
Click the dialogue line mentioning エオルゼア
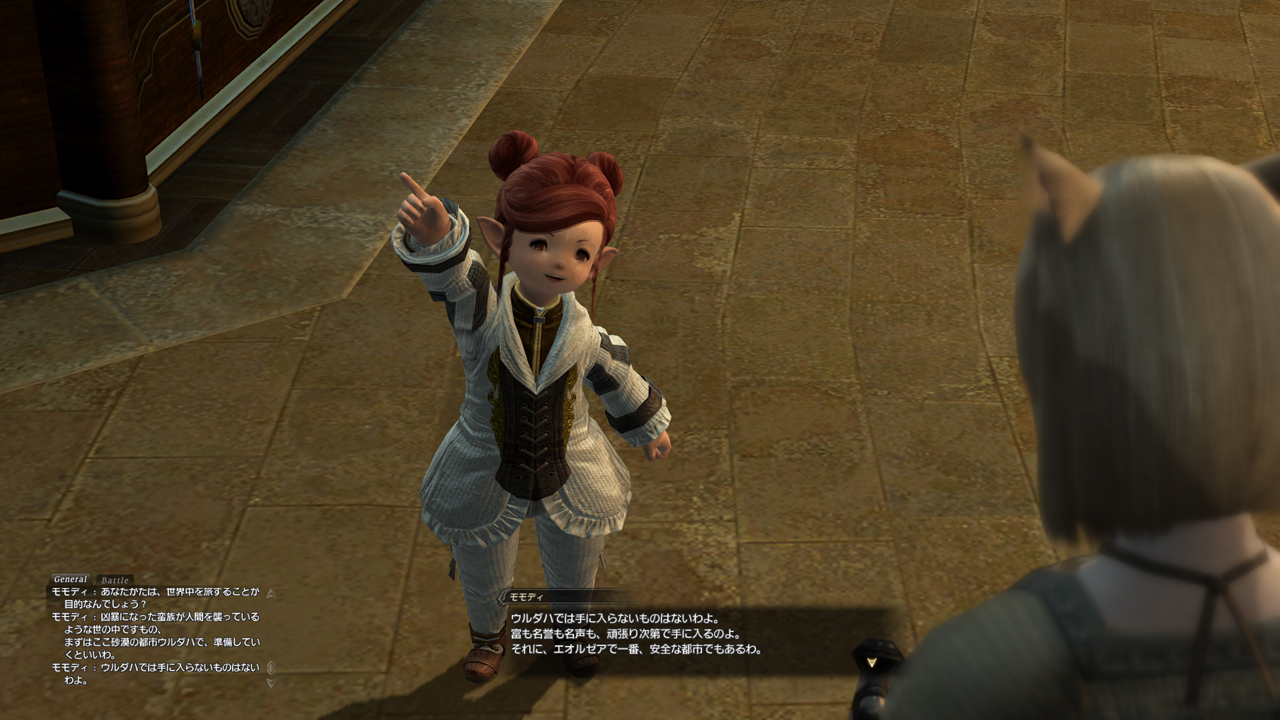[636, 651]
